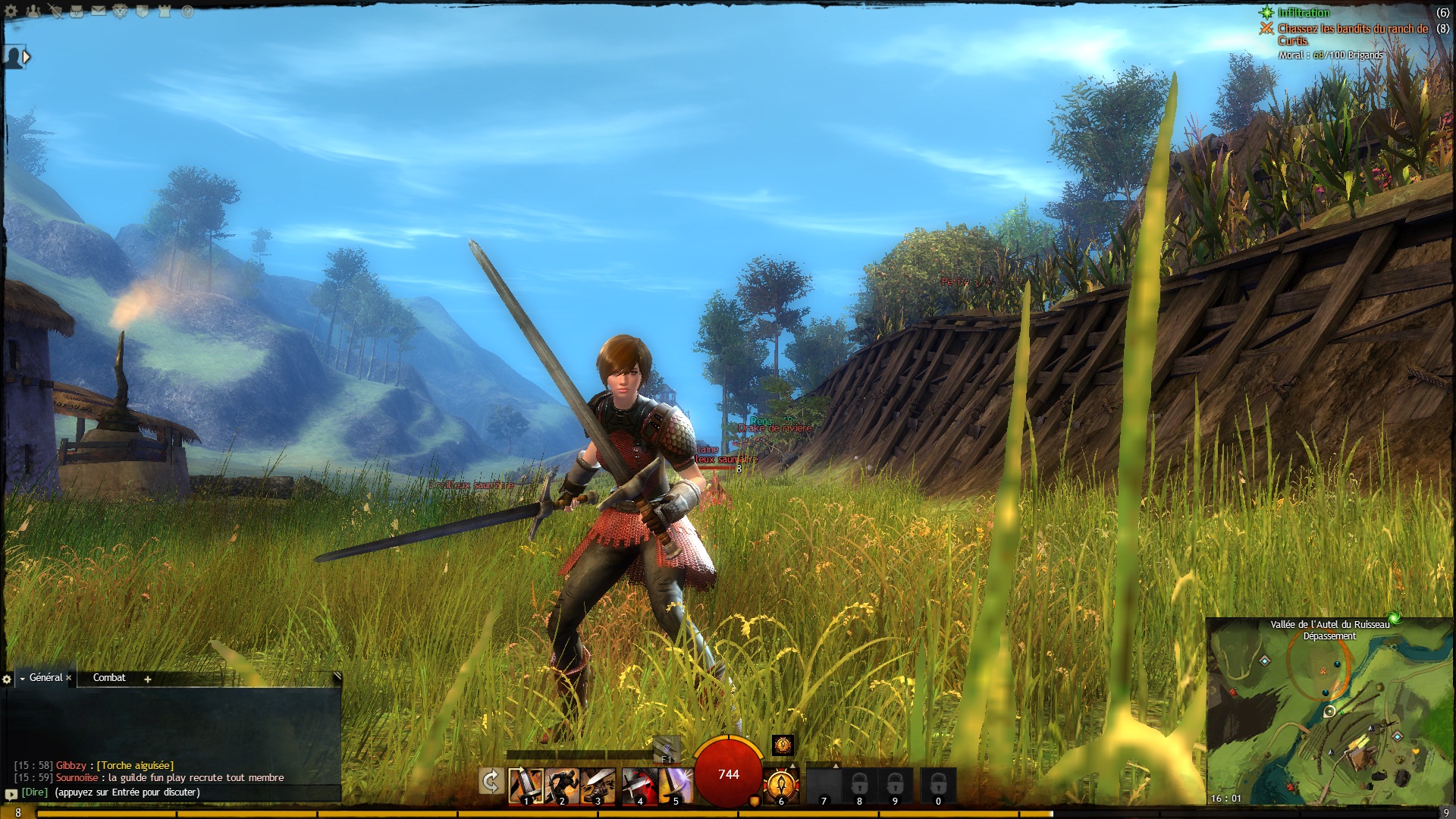Click the Torche aiguisée item link in chat

(135, 766)
